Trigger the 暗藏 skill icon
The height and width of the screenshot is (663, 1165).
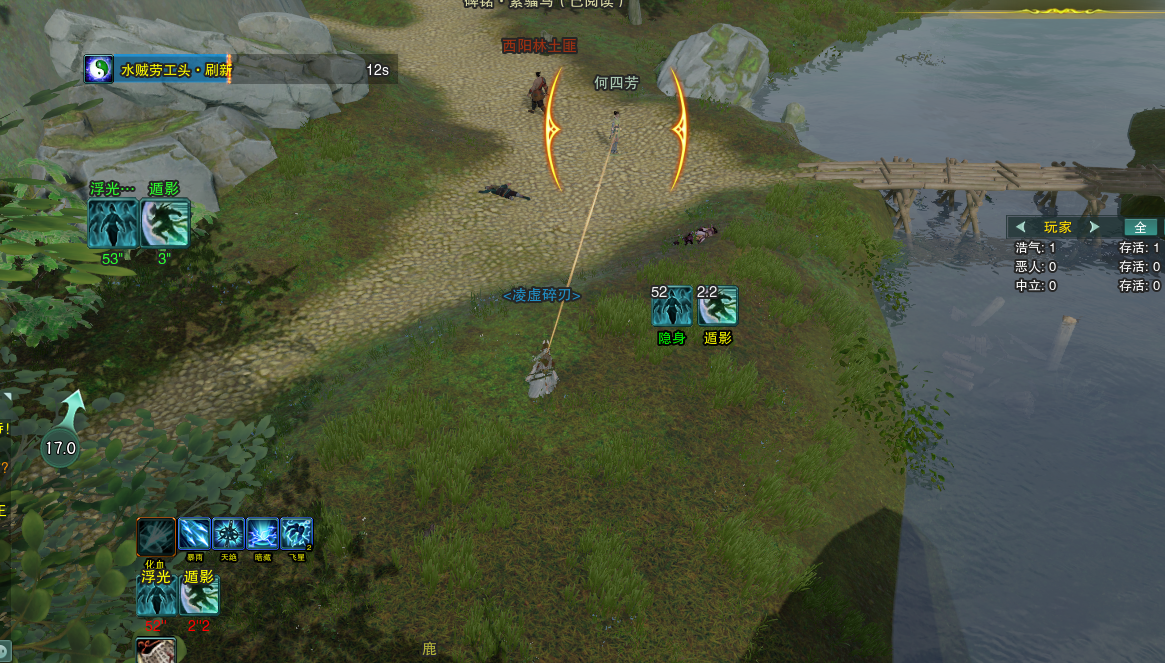(262, 534)
